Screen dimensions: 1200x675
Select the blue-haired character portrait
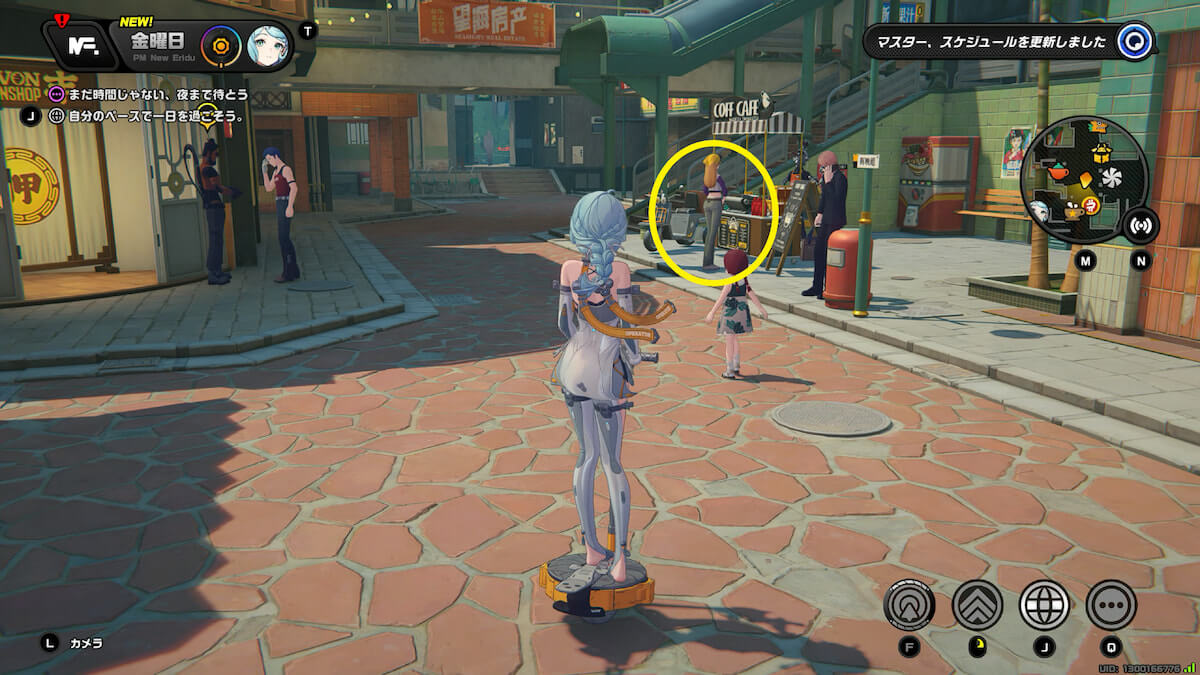click(268, 45)
